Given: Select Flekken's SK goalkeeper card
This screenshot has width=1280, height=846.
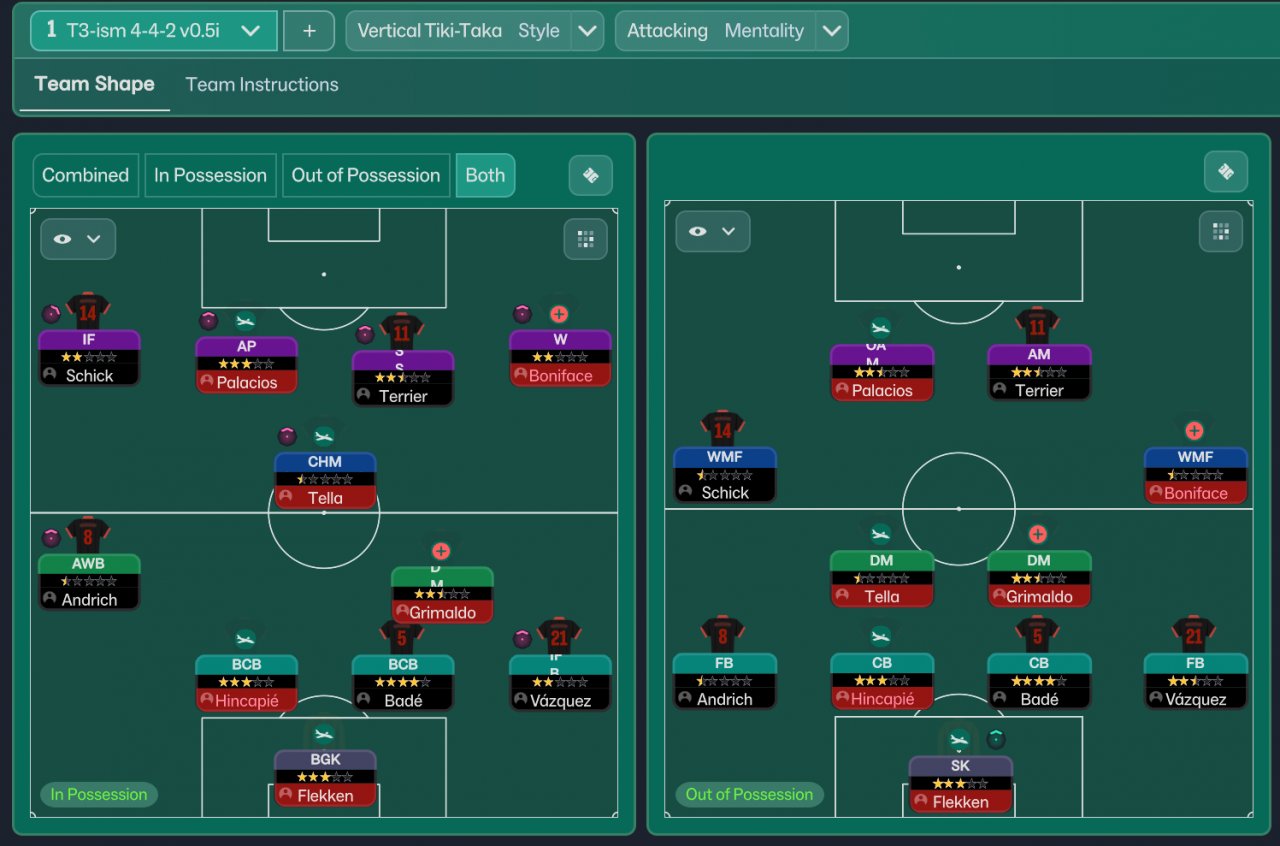Looking at the screenshot, I should (960, 784).
